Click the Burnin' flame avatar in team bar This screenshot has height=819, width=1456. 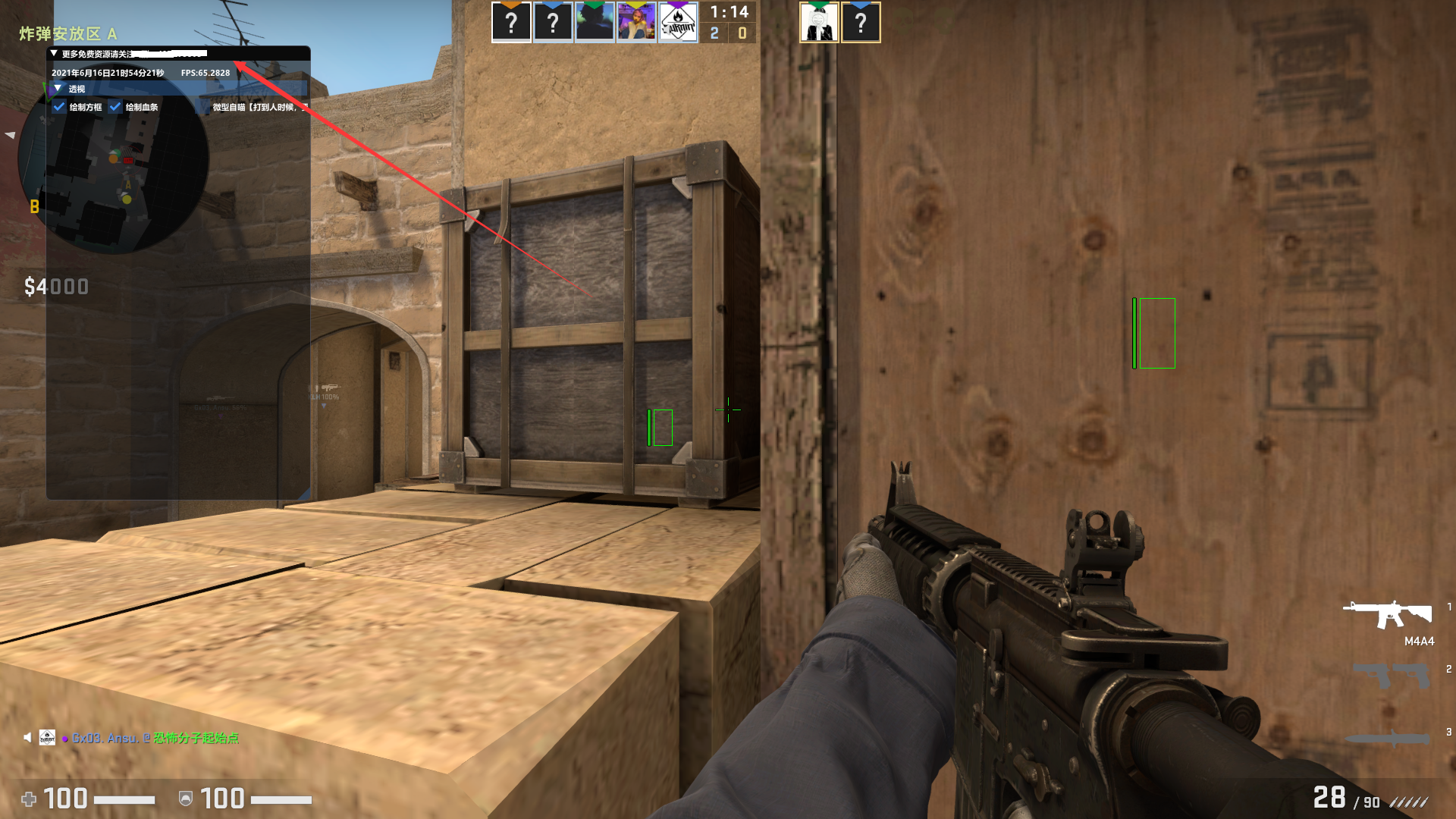(x=679, y=23)
